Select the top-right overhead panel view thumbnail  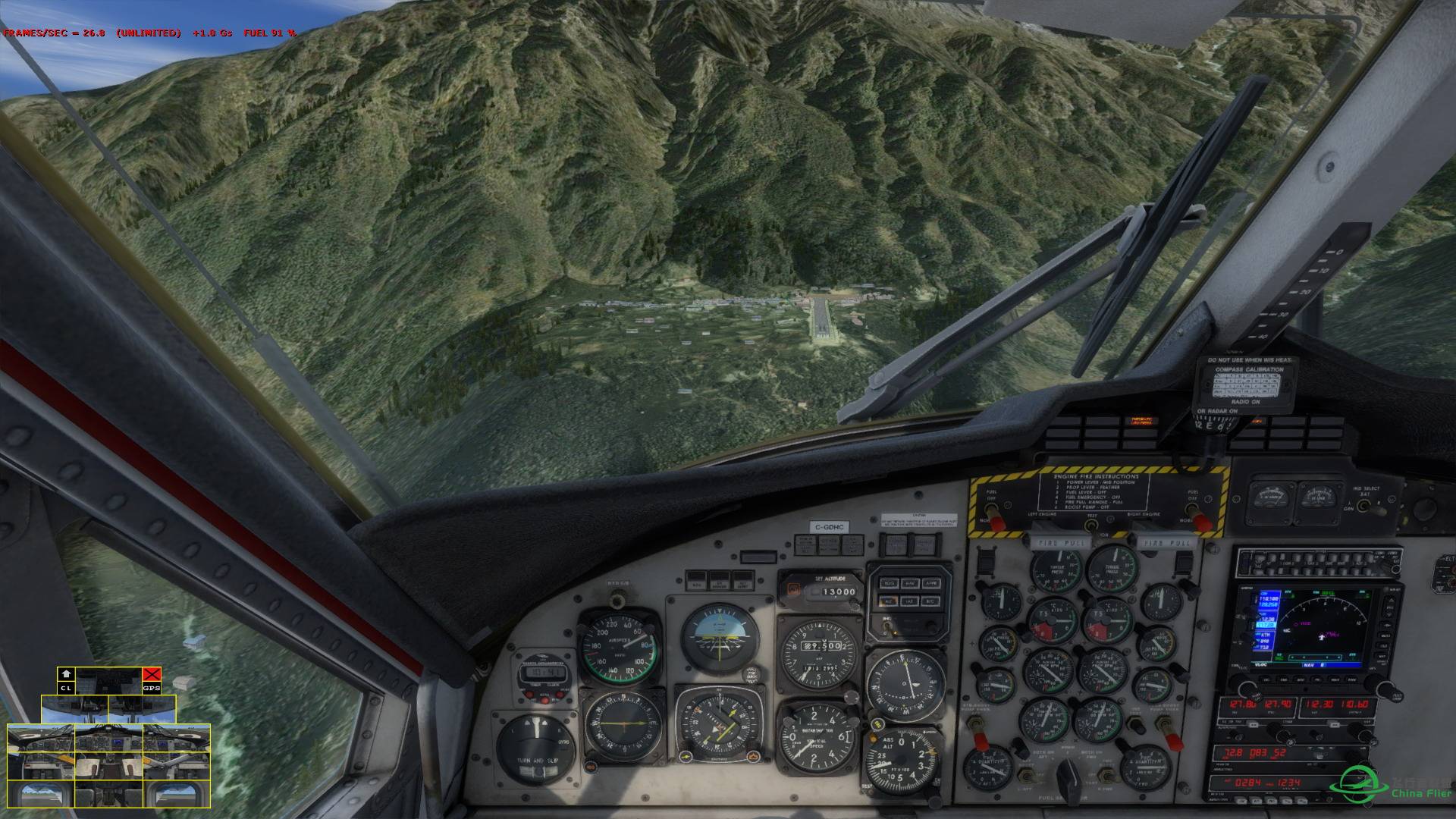[x=143, y=708]
